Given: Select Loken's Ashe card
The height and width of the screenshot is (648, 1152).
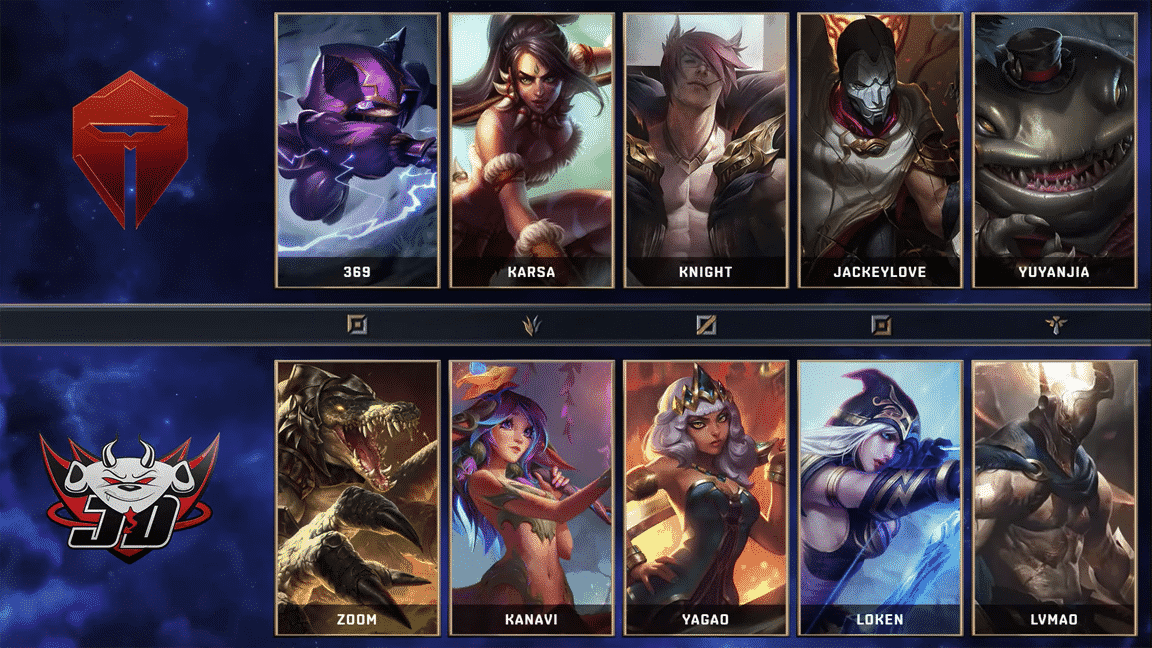Looking at the screenshot, I should pyautogui.click(x=880, y=498).
